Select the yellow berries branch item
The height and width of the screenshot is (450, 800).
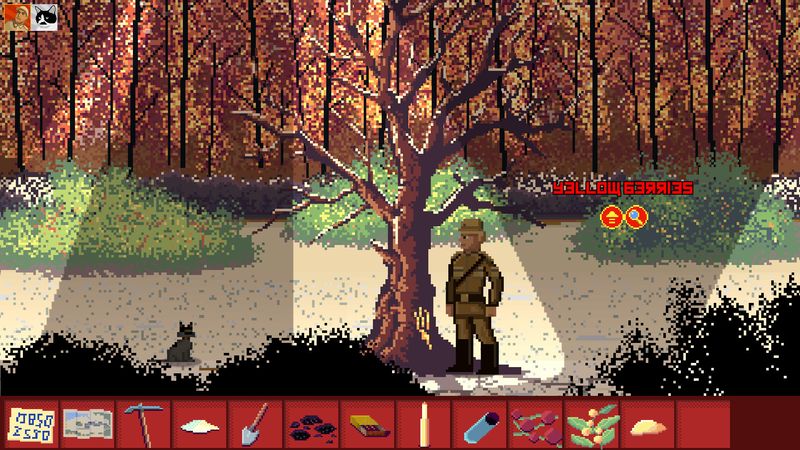[x=591, y=424]
